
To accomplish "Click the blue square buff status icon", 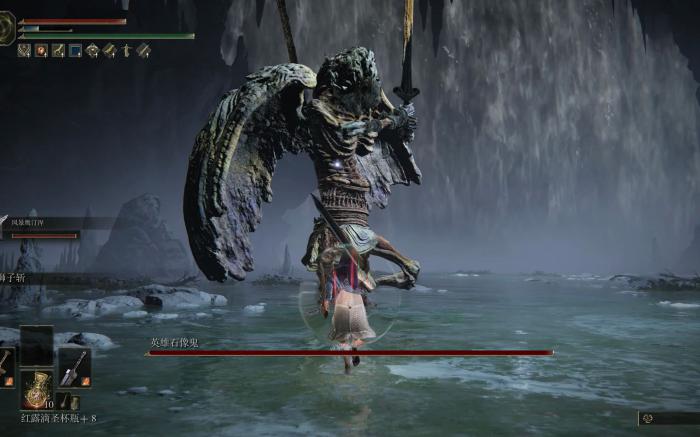I will [75, 50].
